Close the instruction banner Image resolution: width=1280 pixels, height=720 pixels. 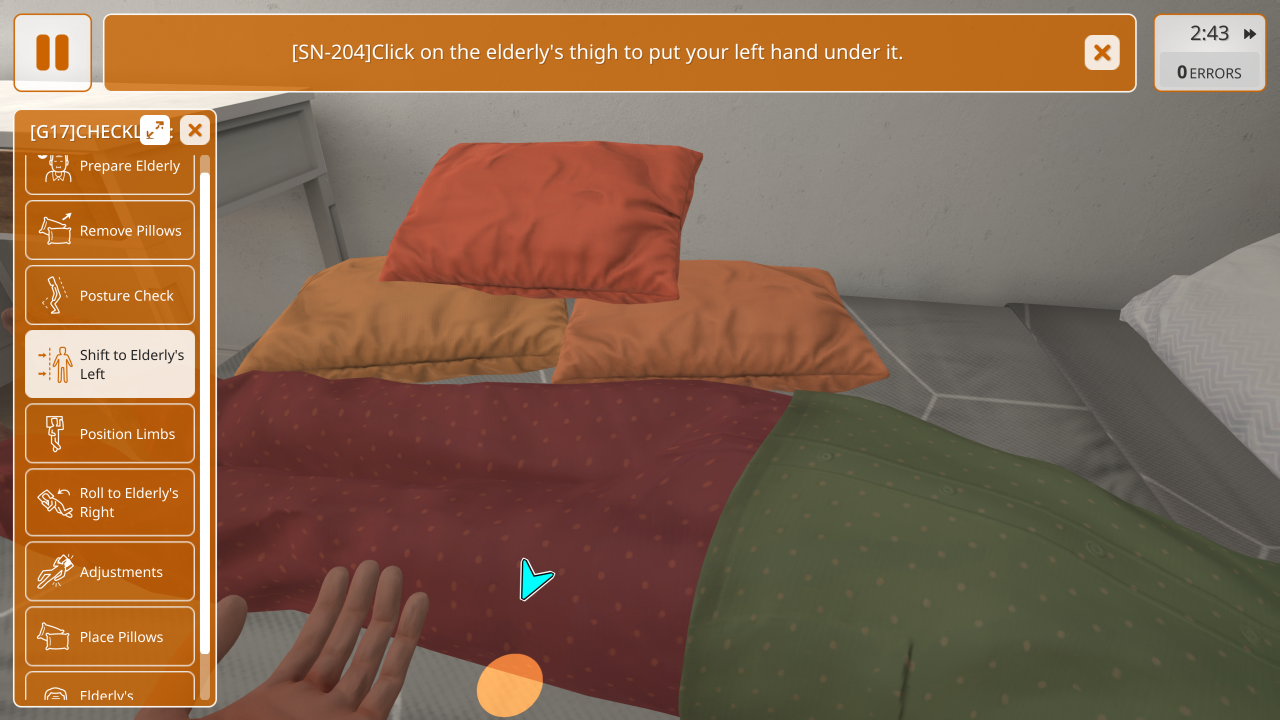1102,53
